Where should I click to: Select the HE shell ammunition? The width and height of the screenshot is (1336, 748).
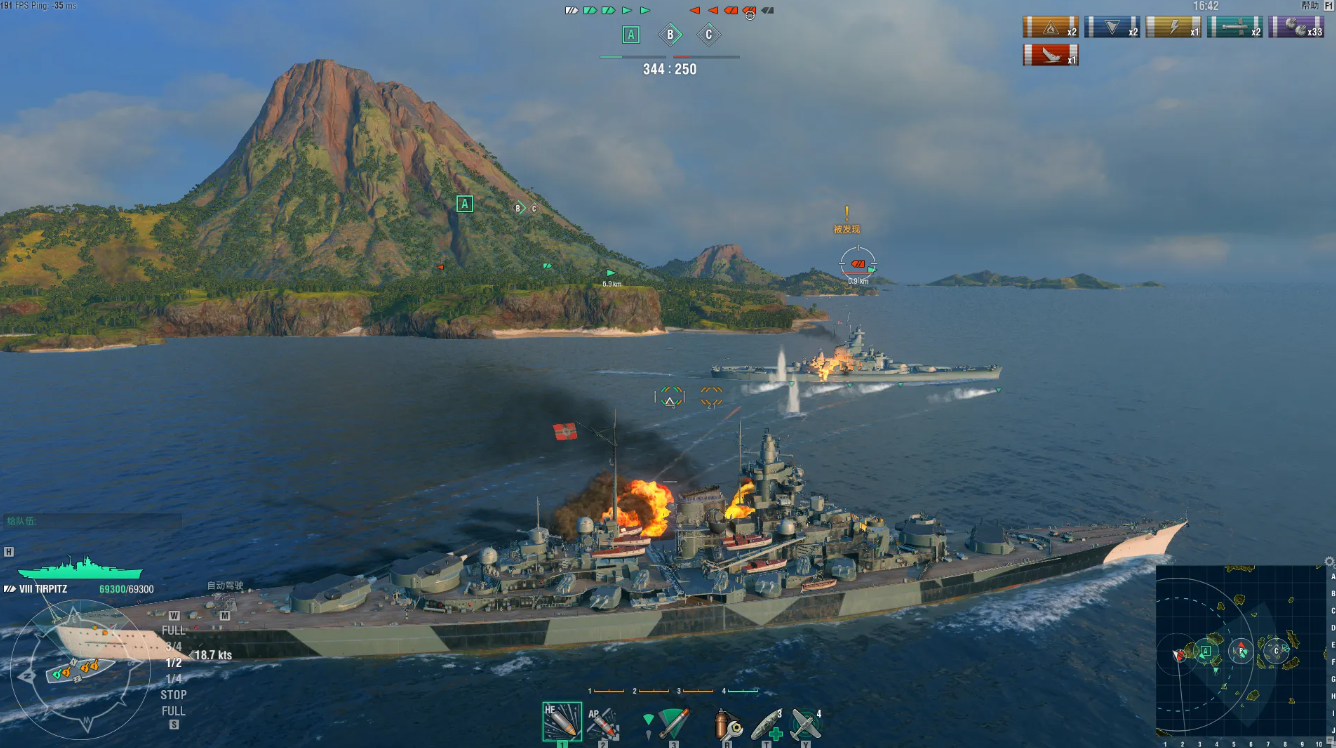561,721
